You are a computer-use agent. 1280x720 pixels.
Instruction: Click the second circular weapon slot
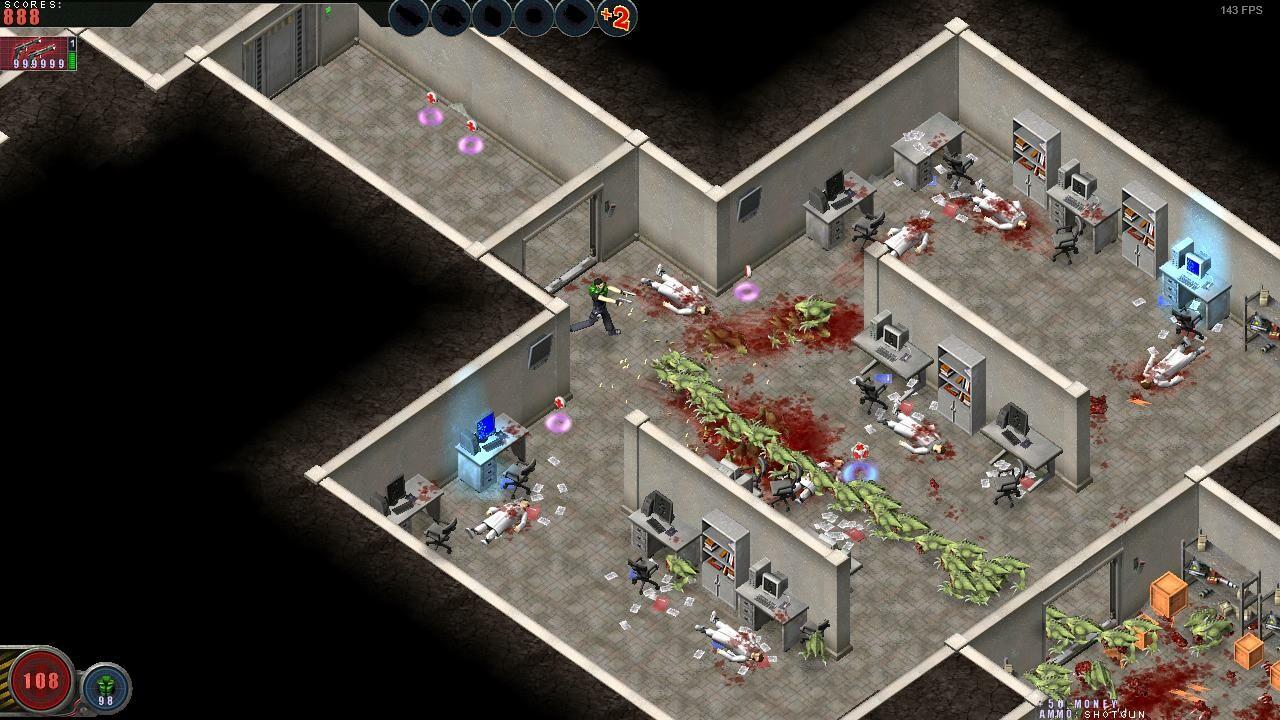coord(451,17)
